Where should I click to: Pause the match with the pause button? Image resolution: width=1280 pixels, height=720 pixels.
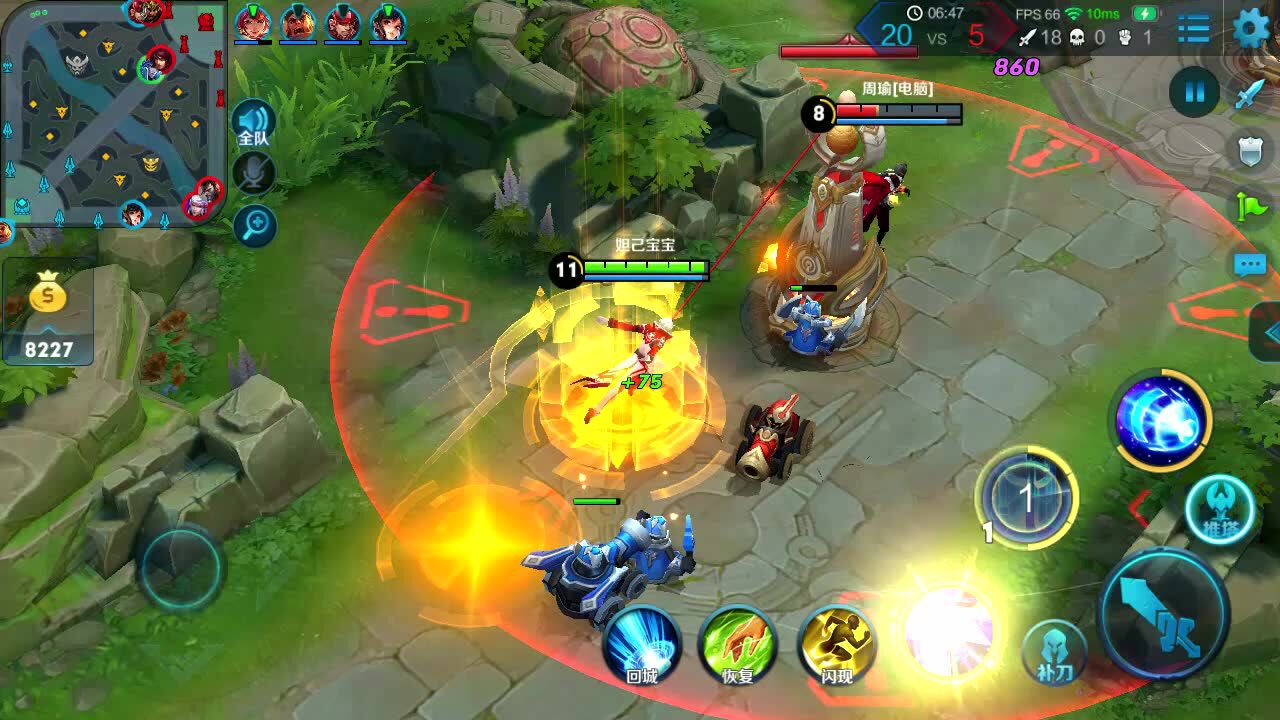(x=1194, y=93)
